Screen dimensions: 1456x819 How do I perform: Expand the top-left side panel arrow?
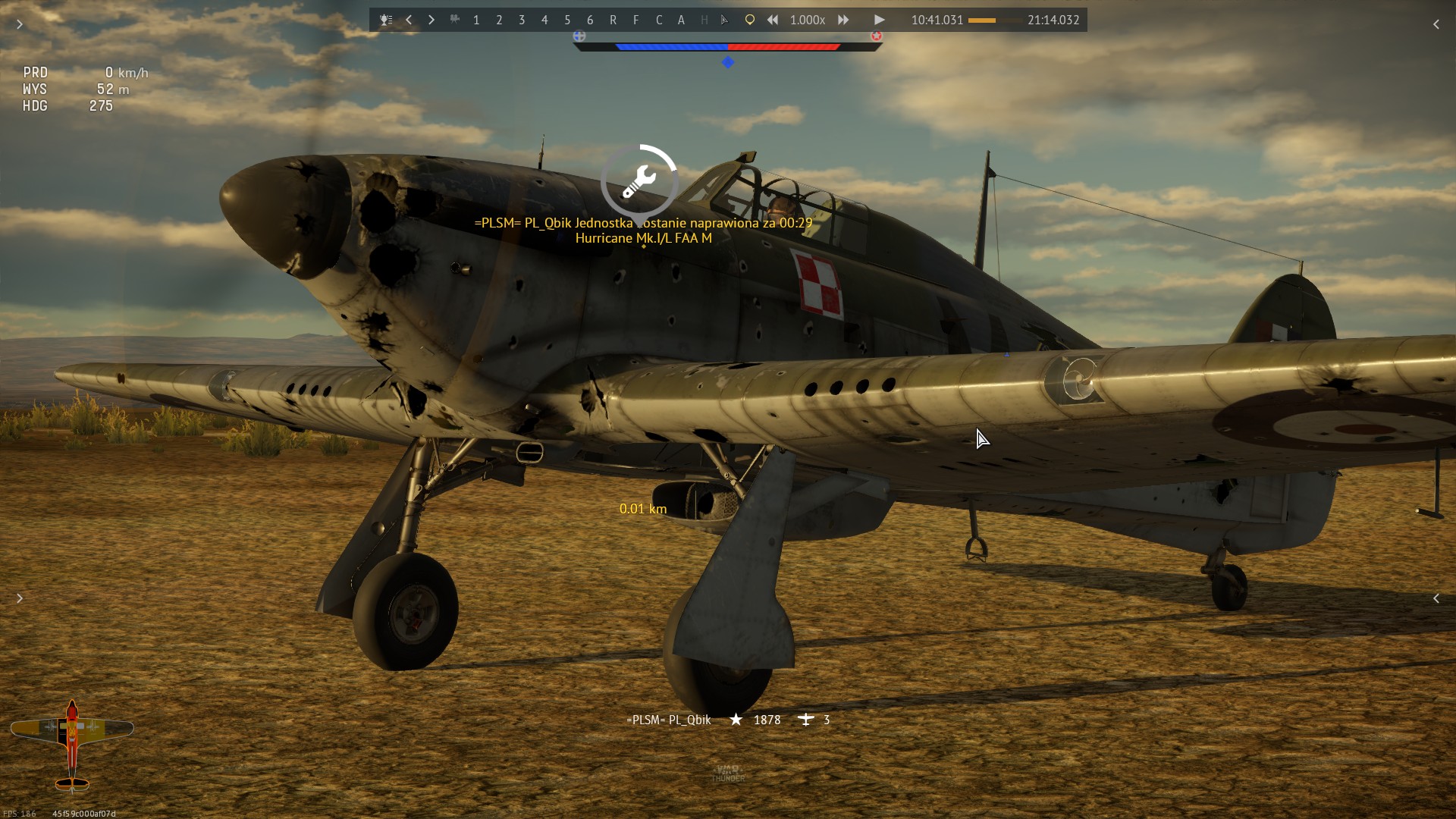coord(20,24)
